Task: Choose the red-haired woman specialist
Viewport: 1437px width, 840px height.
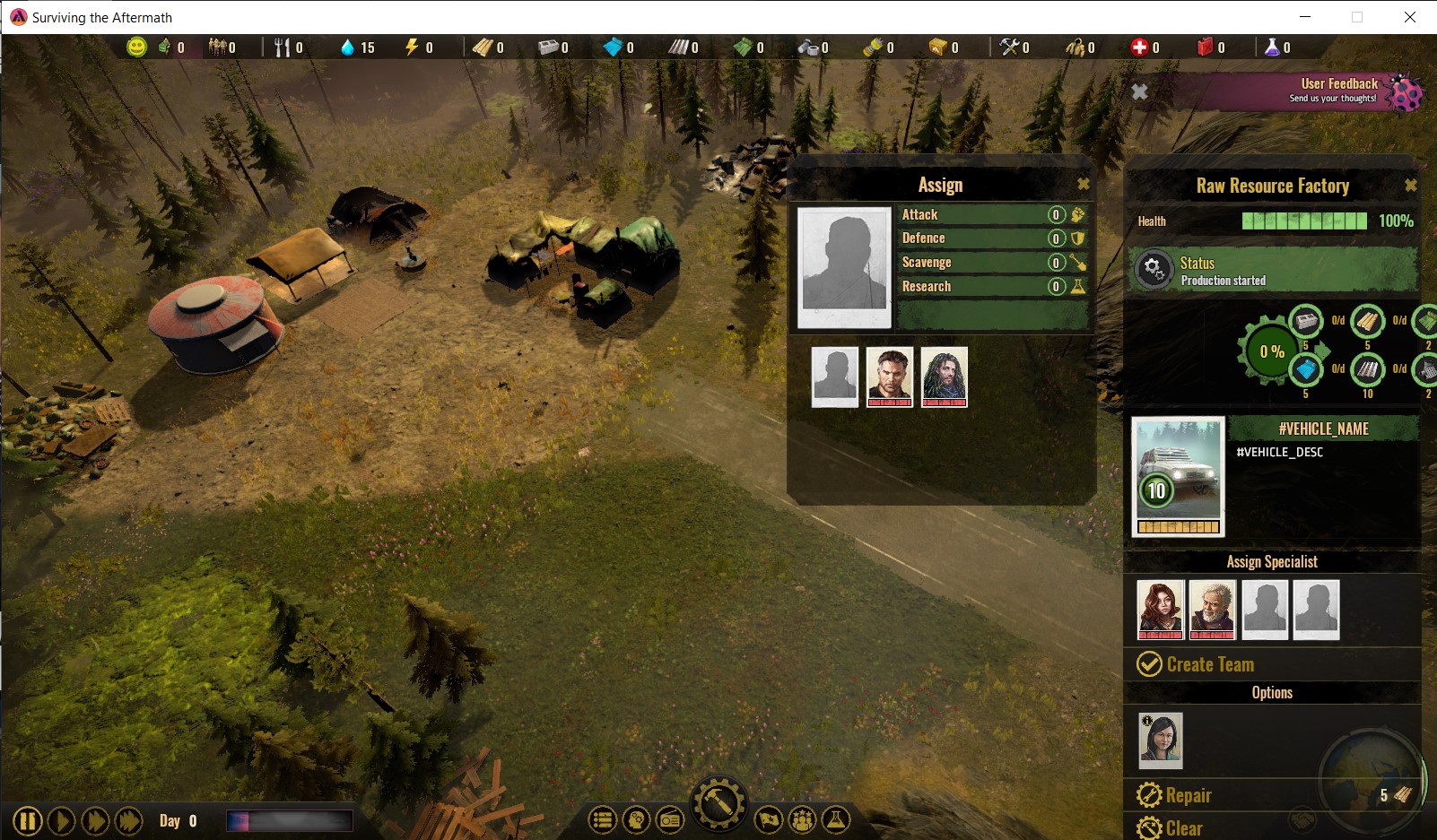Action: tap(1159, 609)
